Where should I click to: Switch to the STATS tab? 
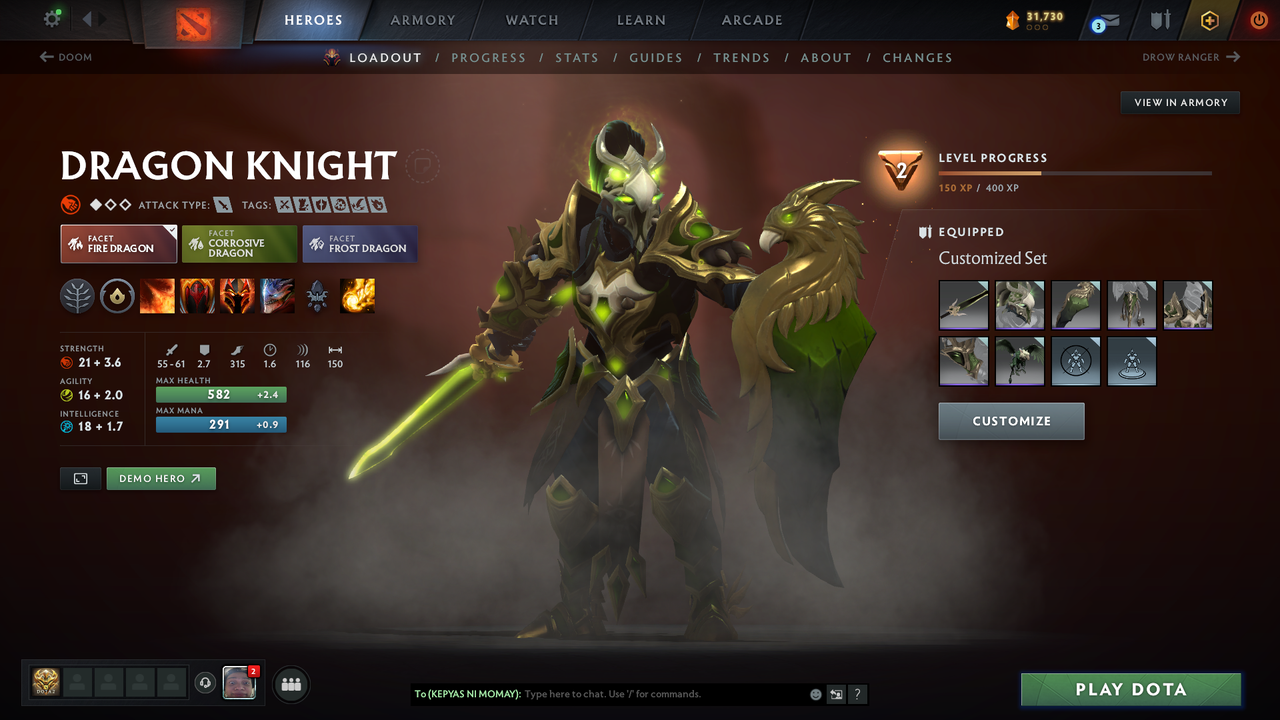pyautogui.click(x=577, y=57)
